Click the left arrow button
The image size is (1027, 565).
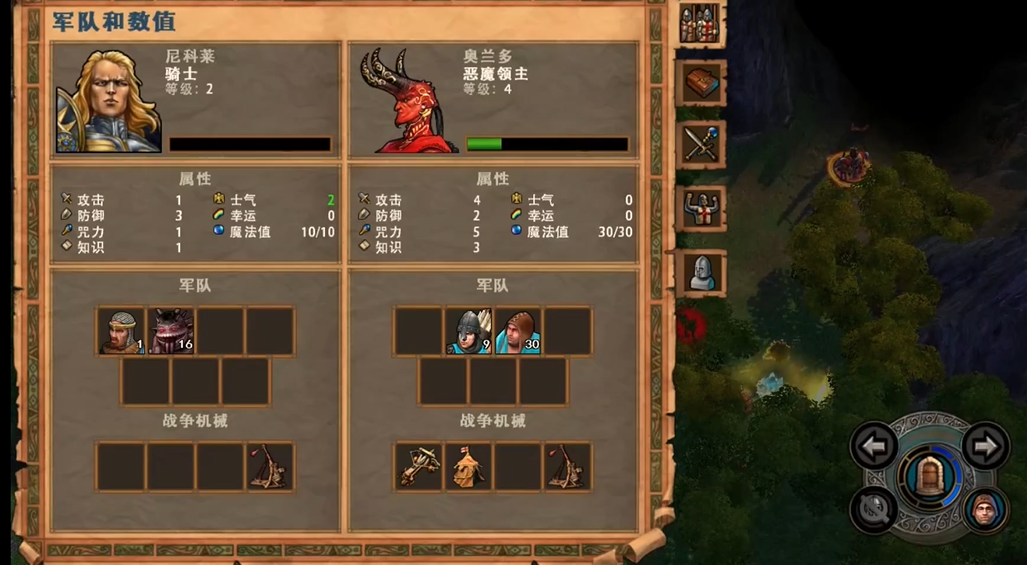coord(873,446)
